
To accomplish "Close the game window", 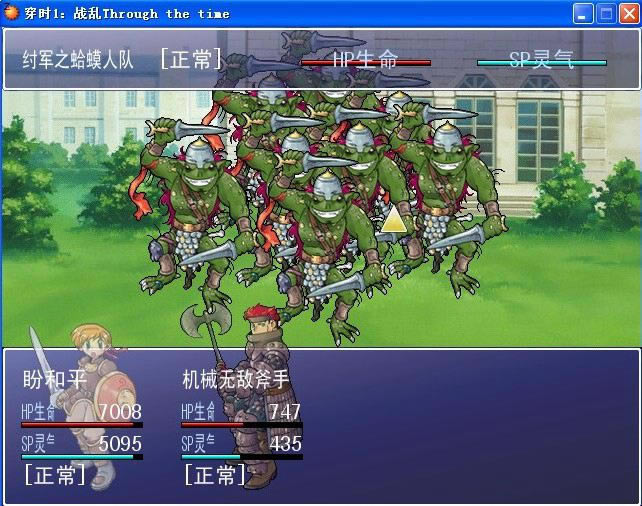I will 627,14.
